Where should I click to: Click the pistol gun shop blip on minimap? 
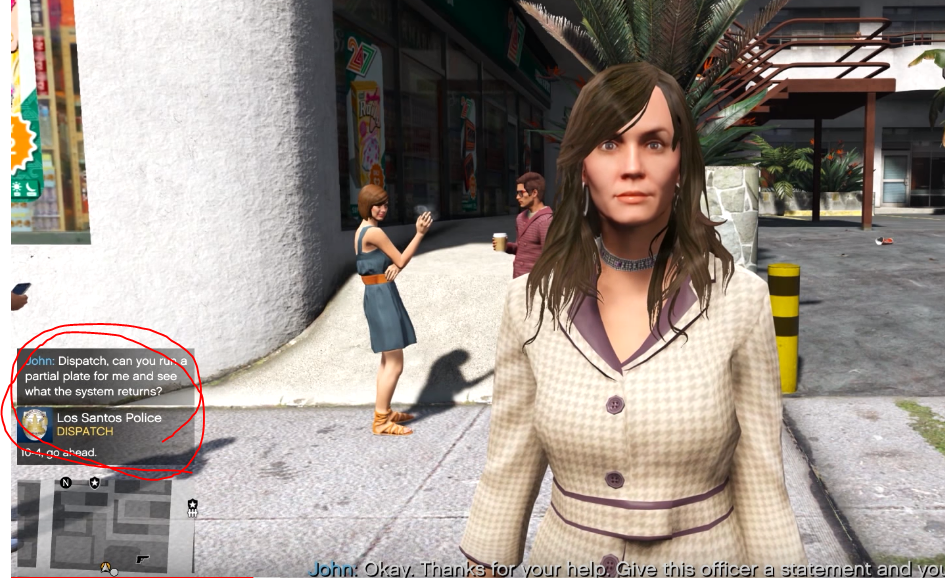[142, 559]
